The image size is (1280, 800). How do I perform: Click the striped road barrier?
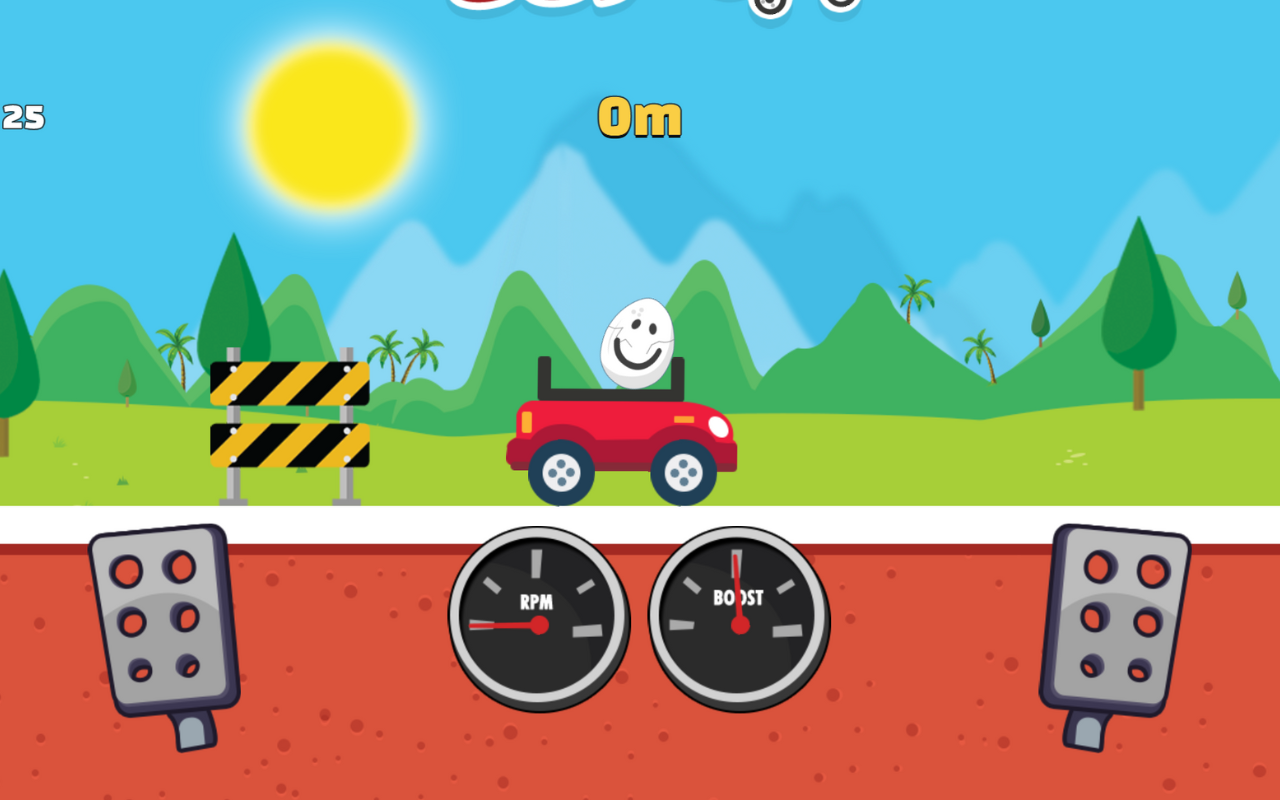tap(288, 415)
